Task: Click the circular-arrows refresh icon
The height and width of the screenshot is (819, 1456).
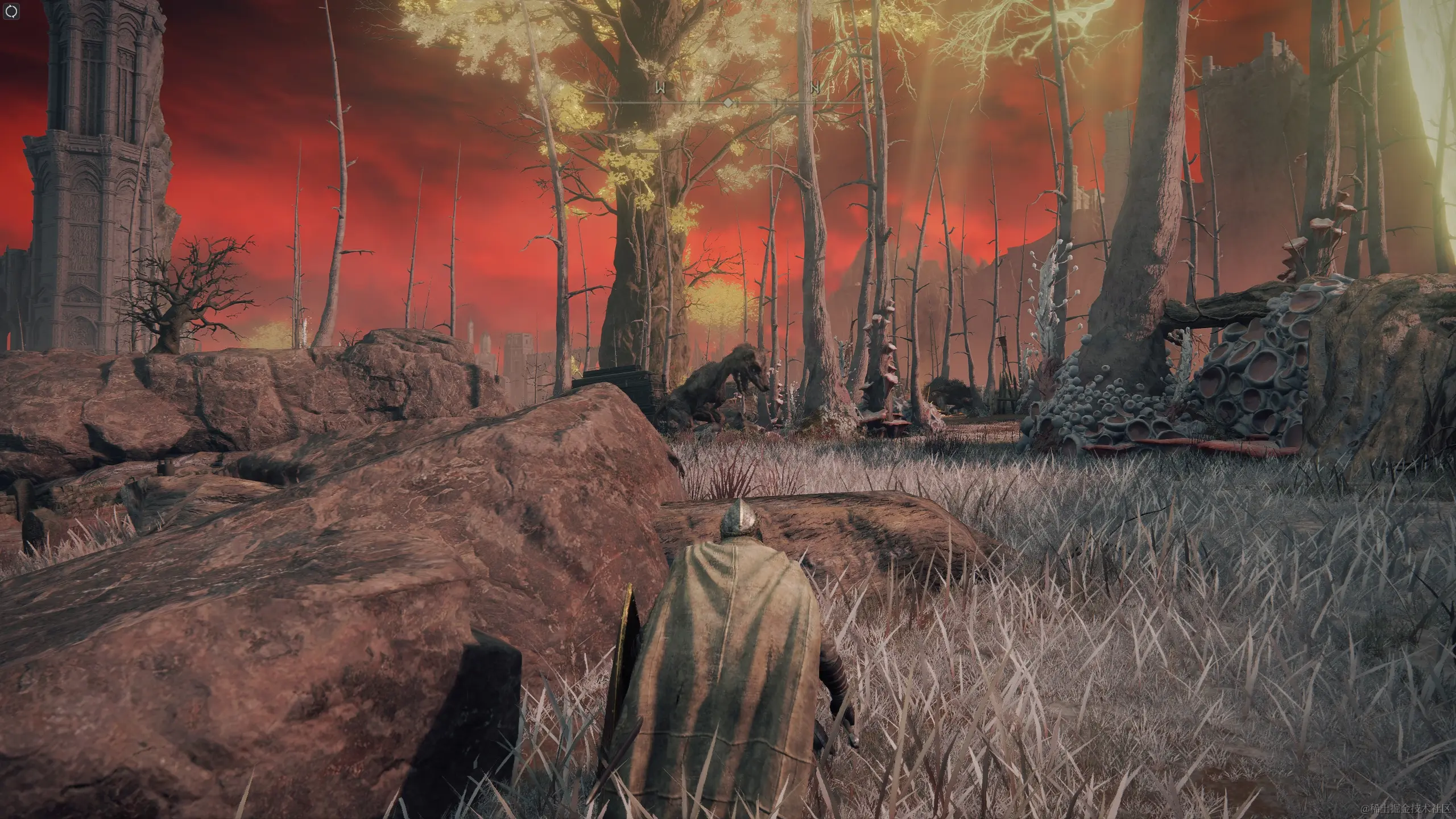Action: tap(13, 11)
